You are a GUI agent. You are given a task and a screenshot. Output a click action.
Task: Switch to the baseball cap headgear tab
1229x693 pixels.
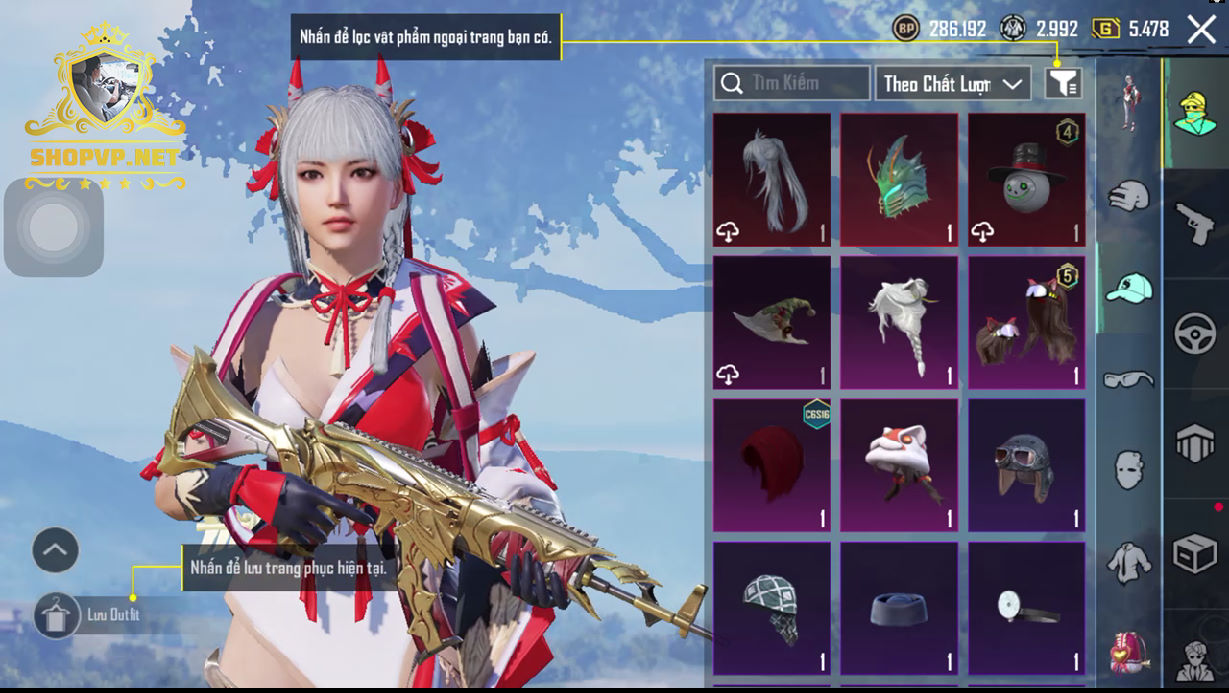click(1129, 288)
